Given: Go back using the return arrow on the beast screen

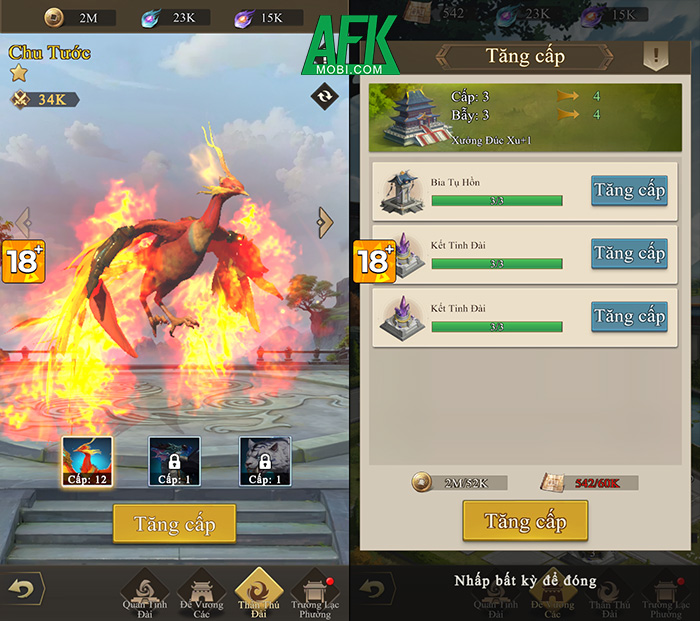Looking at the screenshot, I should [22, 589].
